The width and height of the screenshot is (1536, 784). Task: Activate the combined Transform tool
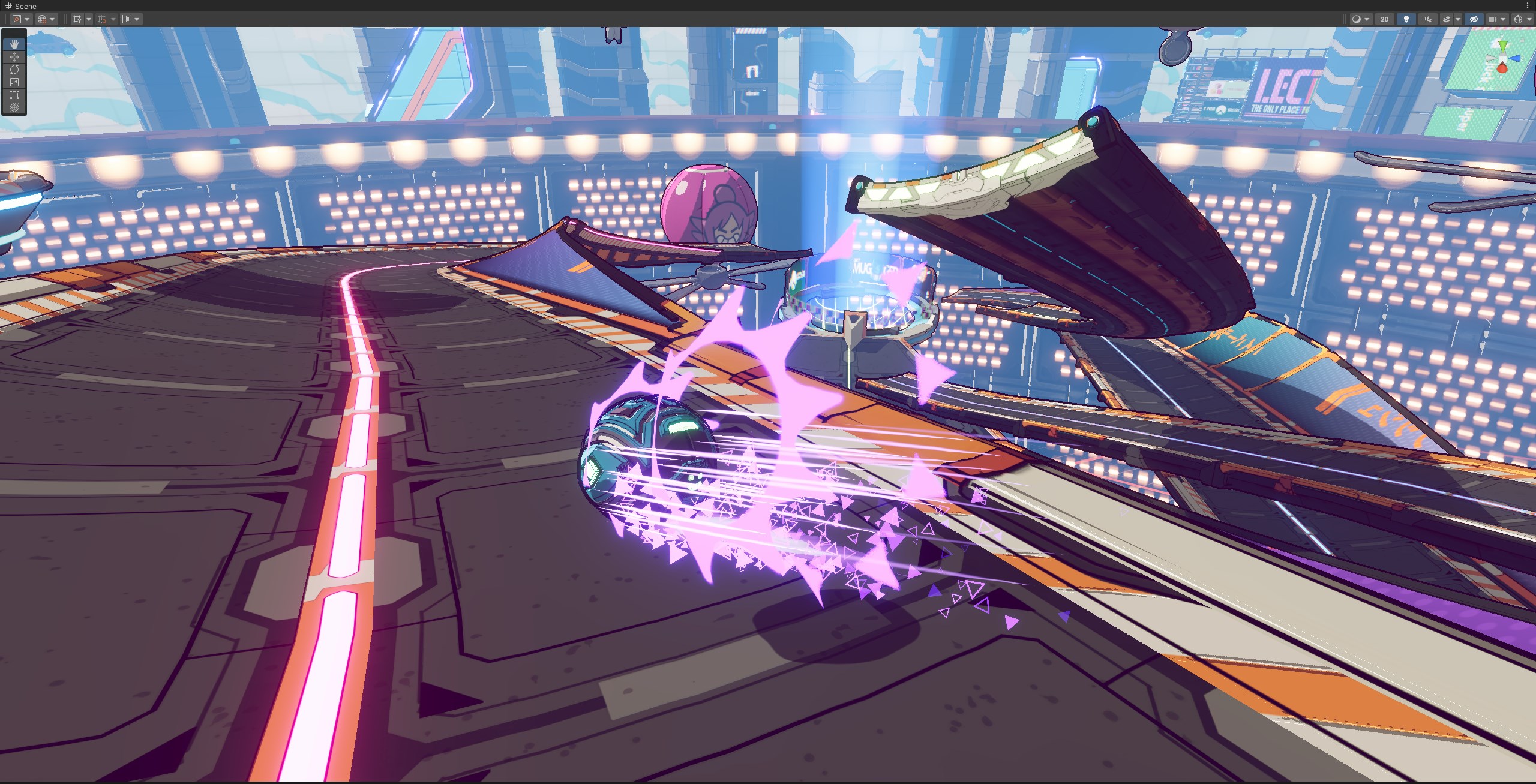pos(14,107)
